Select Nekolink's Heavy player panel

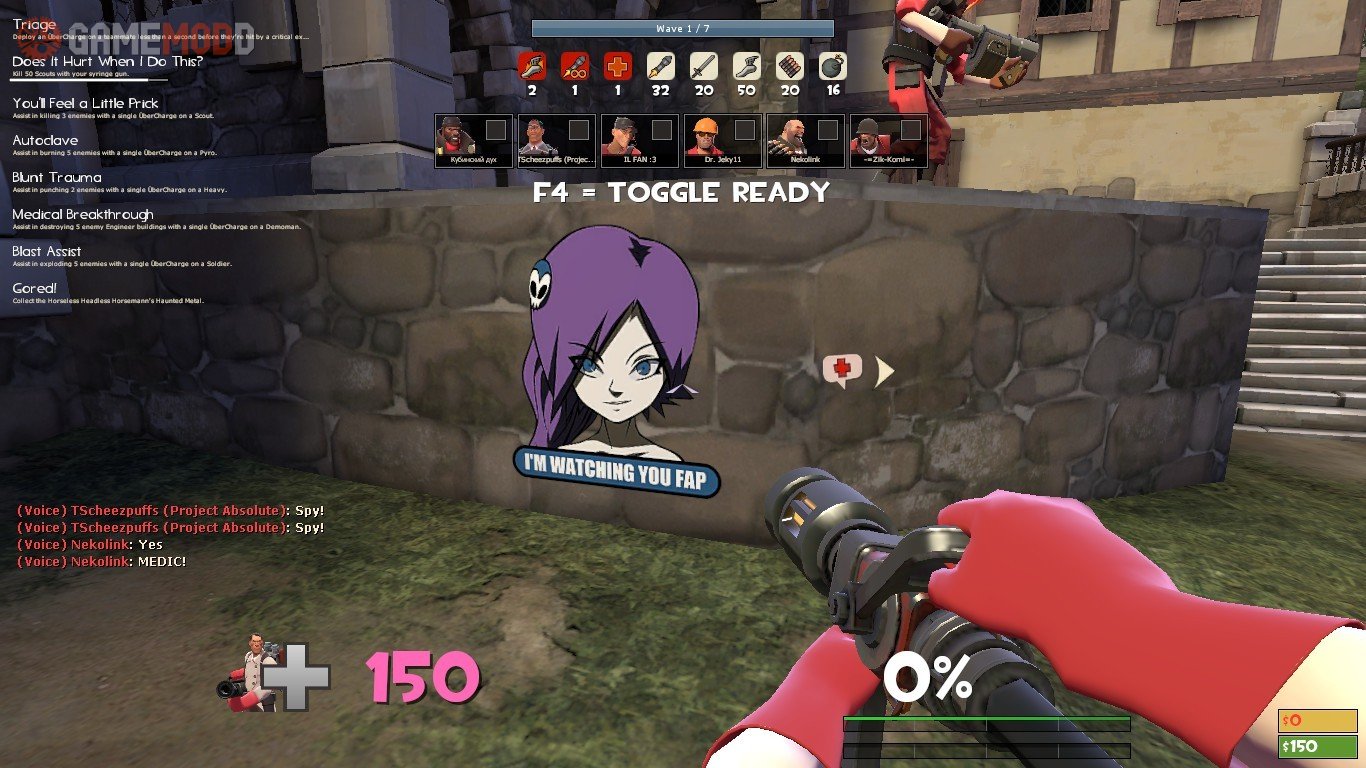click(x=805, y=141)
